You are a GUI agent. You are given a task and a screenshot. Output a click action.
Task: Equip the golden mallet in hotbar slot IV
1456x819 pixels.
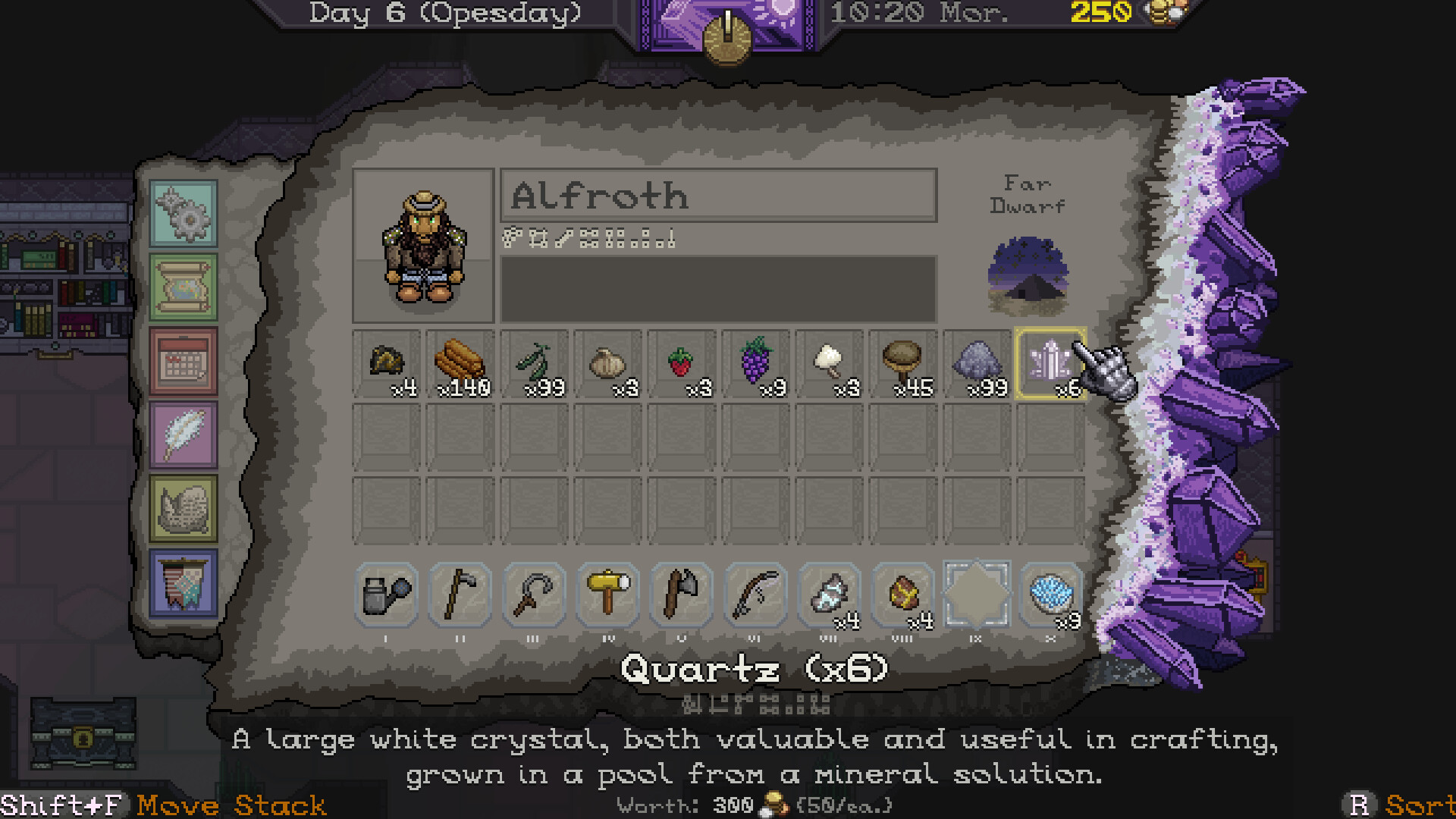pos(607,595)
